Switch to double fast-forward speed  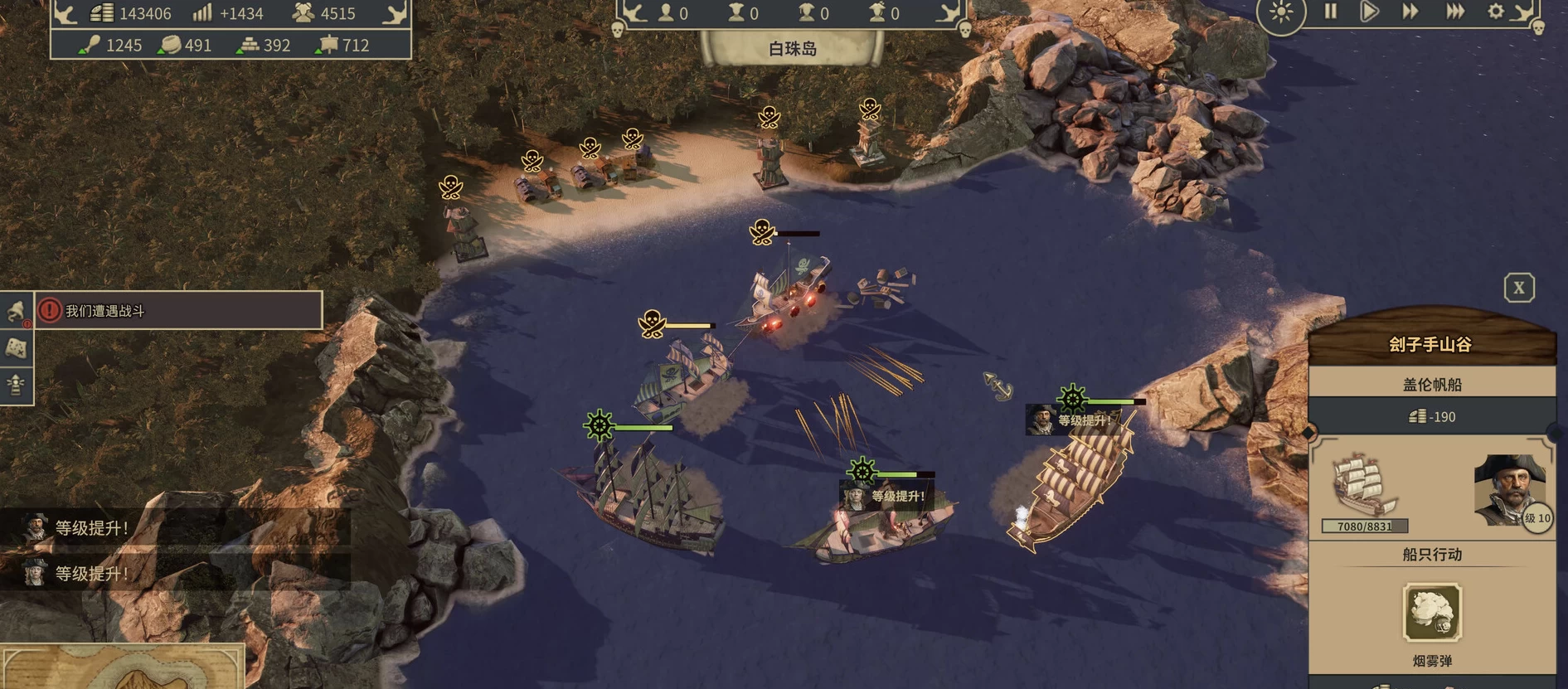pos(1410,12)
